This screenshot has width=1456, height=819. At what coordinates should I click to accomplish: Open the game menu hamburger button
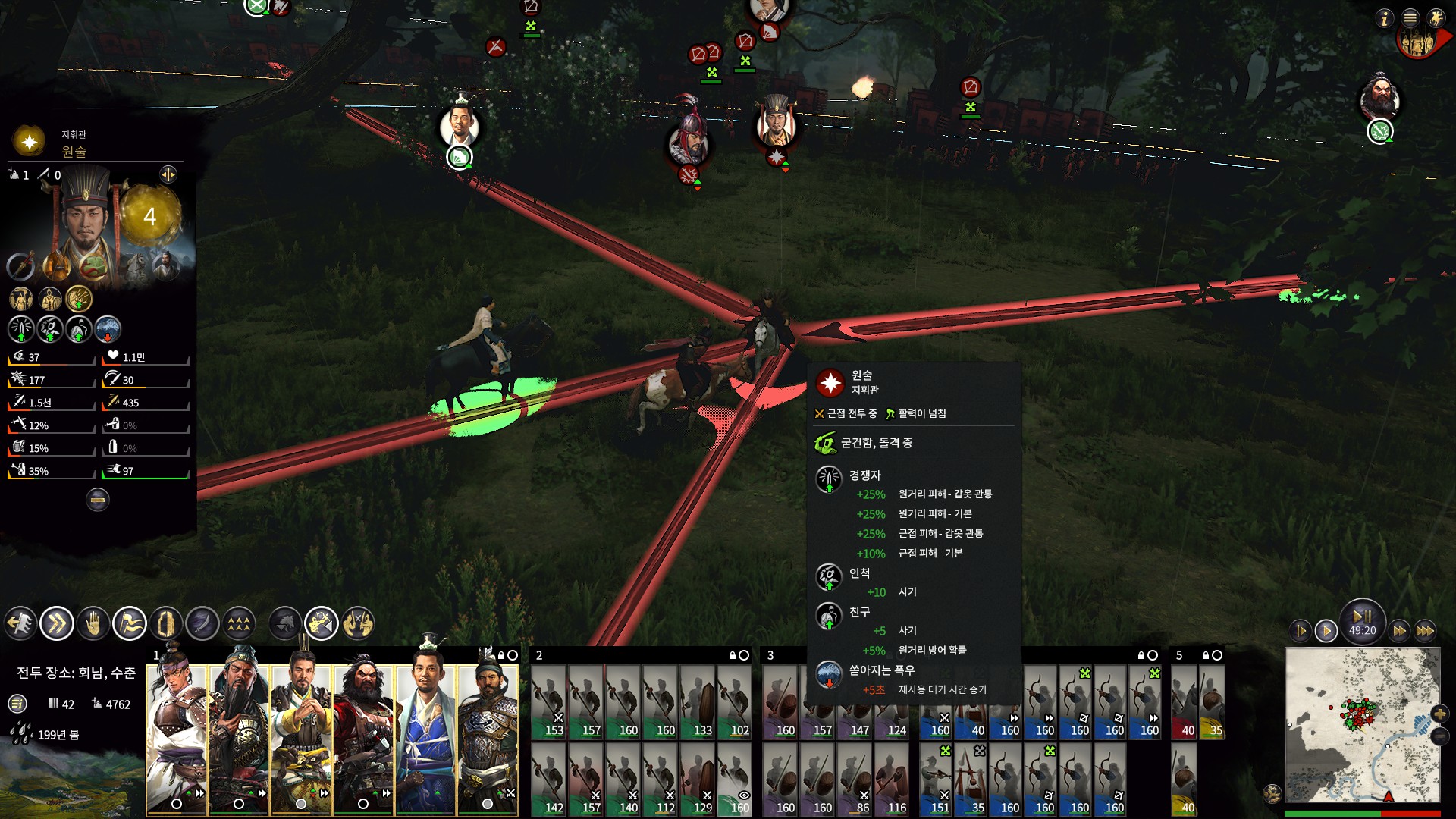(x=1410, y=18)
